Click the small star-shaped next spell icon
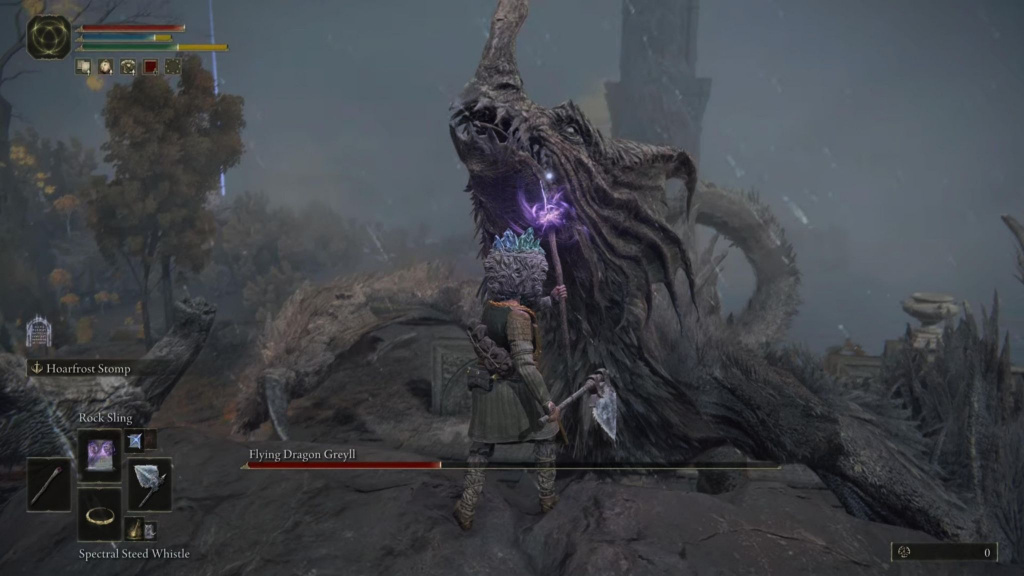This screenshot has height=576, width=1024. (135, 440)
